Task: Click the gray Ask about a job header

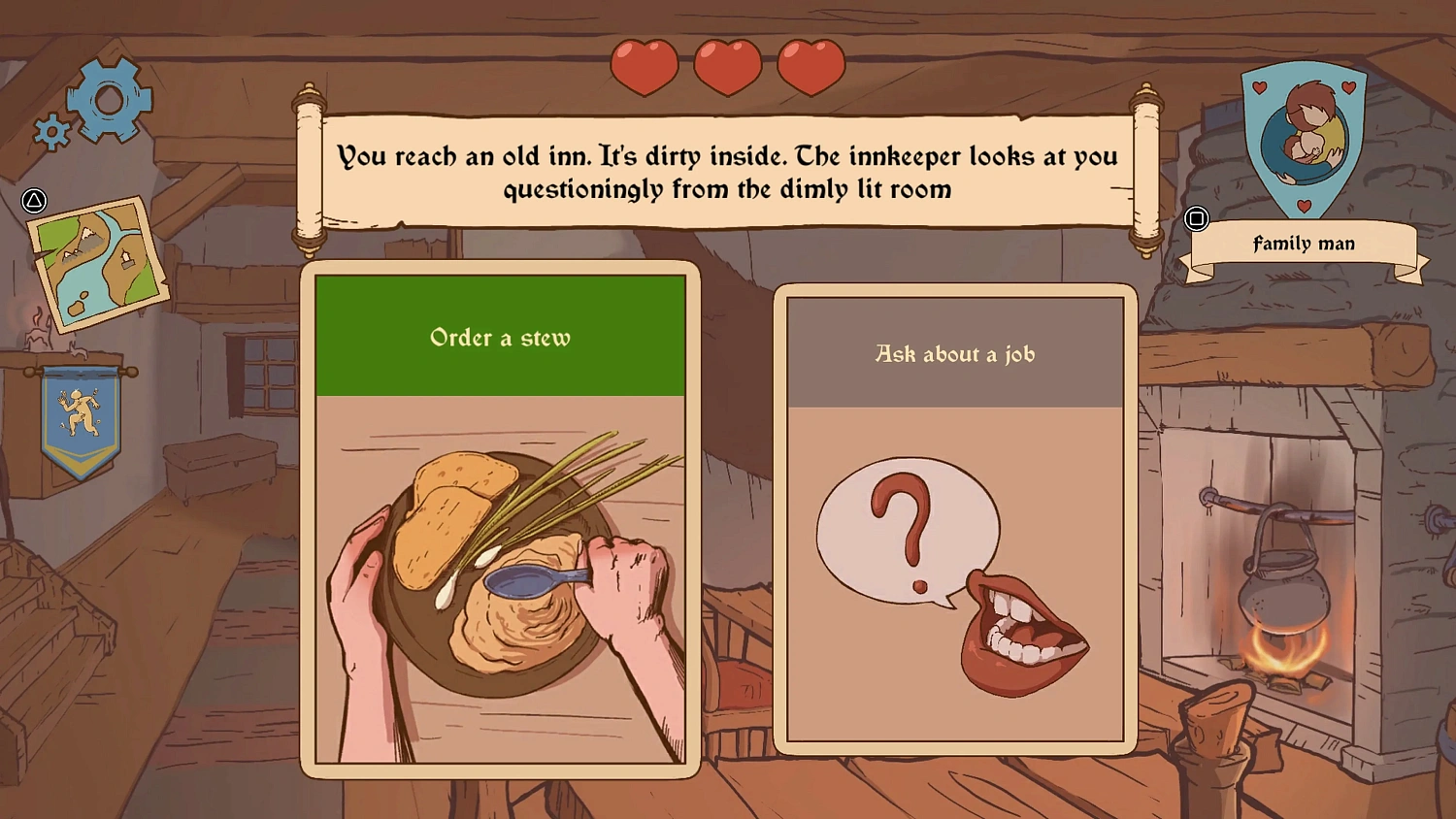Action: pos(954,354)
